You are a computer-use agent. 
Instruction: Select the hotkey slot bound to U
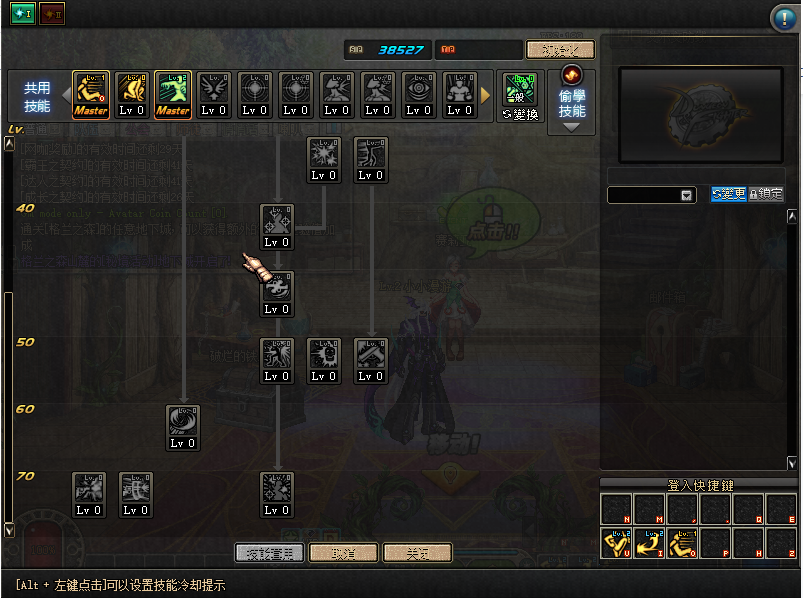(616, 543)
